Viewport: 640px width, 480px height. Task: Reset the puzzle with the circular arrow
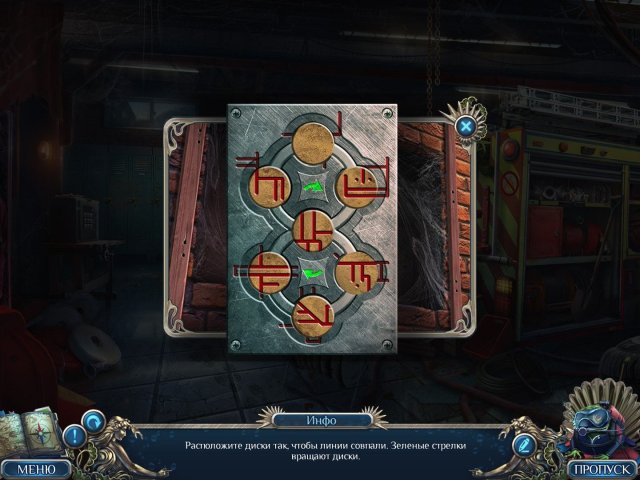[94, 421]
